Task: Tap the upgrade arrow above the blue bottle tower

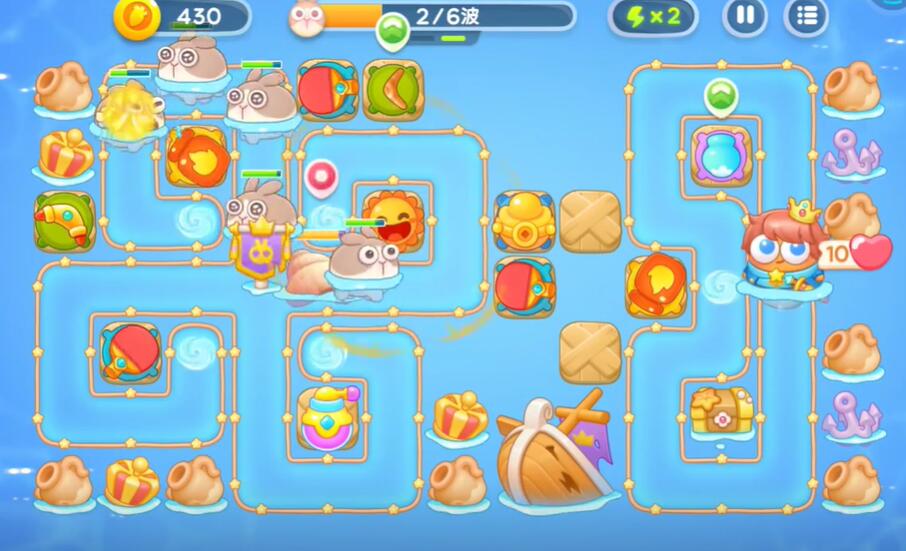Action: click(720, 97)
